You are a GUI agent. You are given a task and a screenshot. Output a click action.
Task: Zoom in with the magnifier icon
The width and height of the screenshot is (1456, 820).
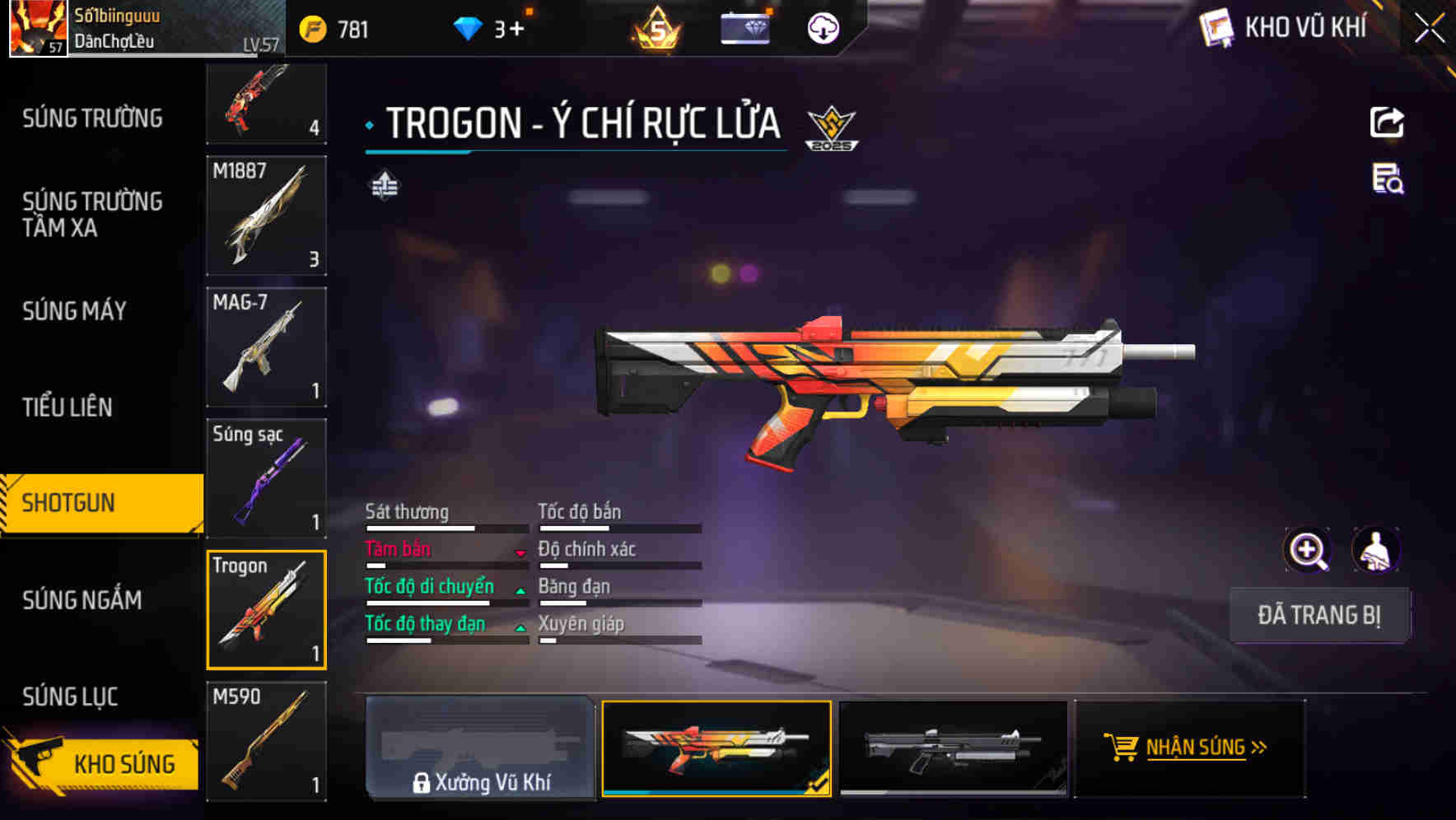[1307, 550]
